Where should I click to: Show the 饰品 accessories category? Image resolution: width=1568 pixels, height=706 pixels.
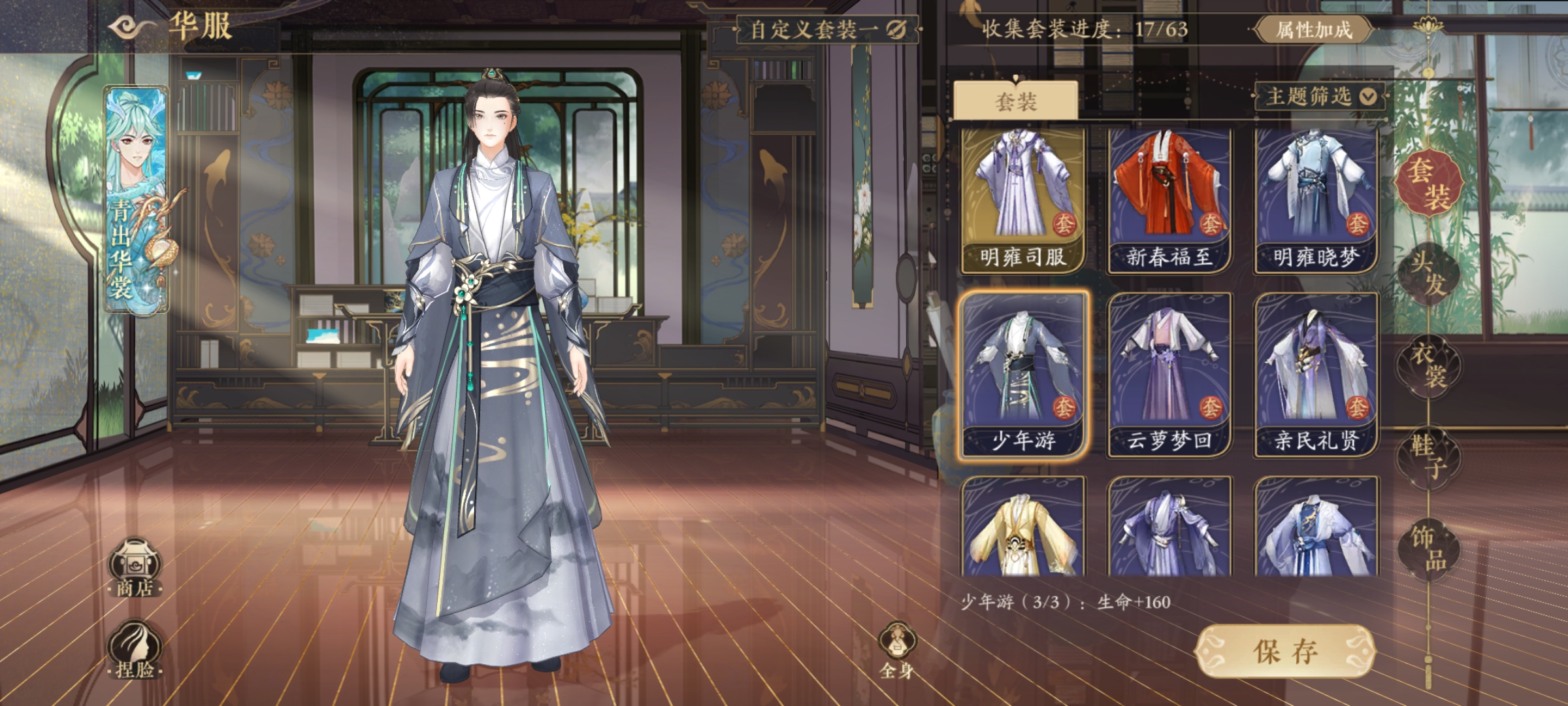click(x=1429, y=548)
